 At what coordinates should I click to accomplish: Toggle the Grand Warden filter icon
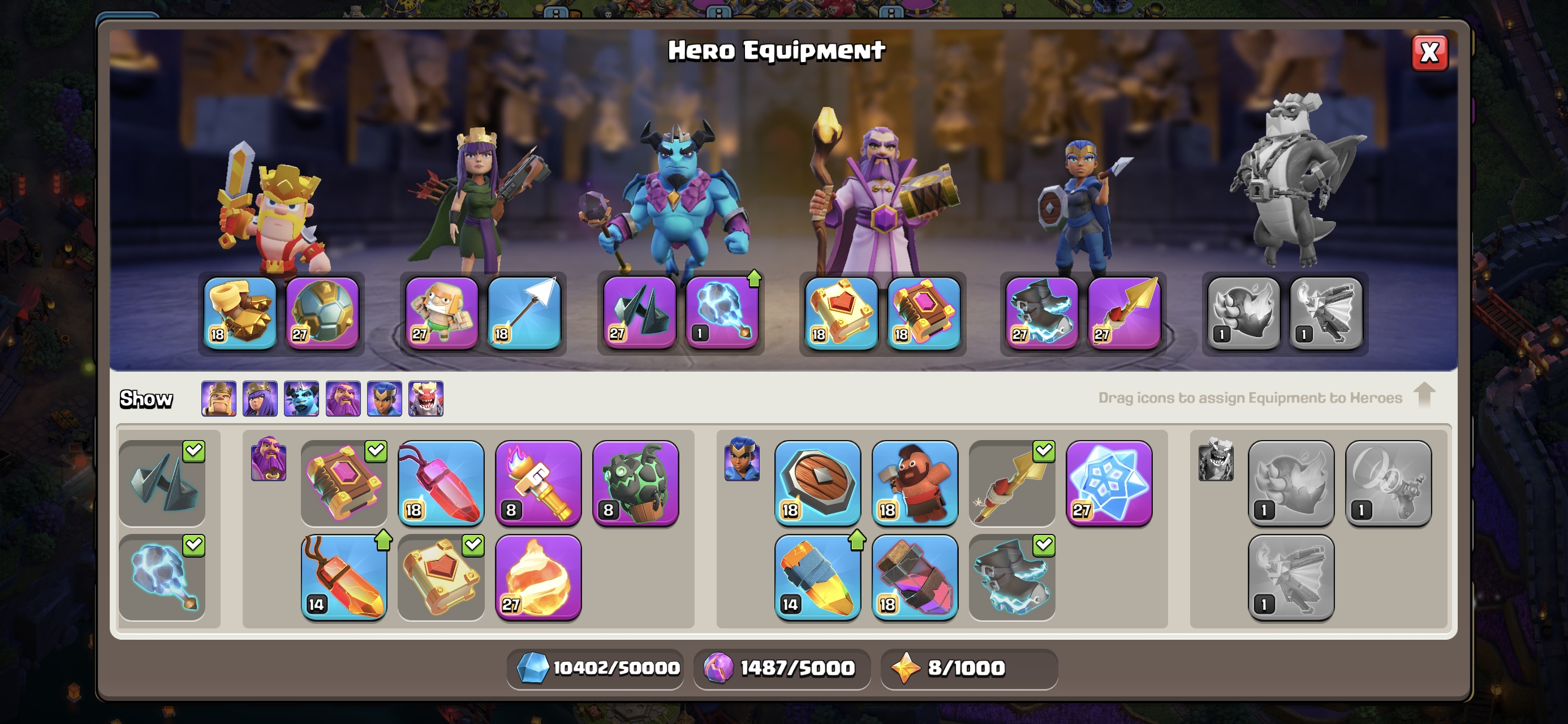(343, 399)
